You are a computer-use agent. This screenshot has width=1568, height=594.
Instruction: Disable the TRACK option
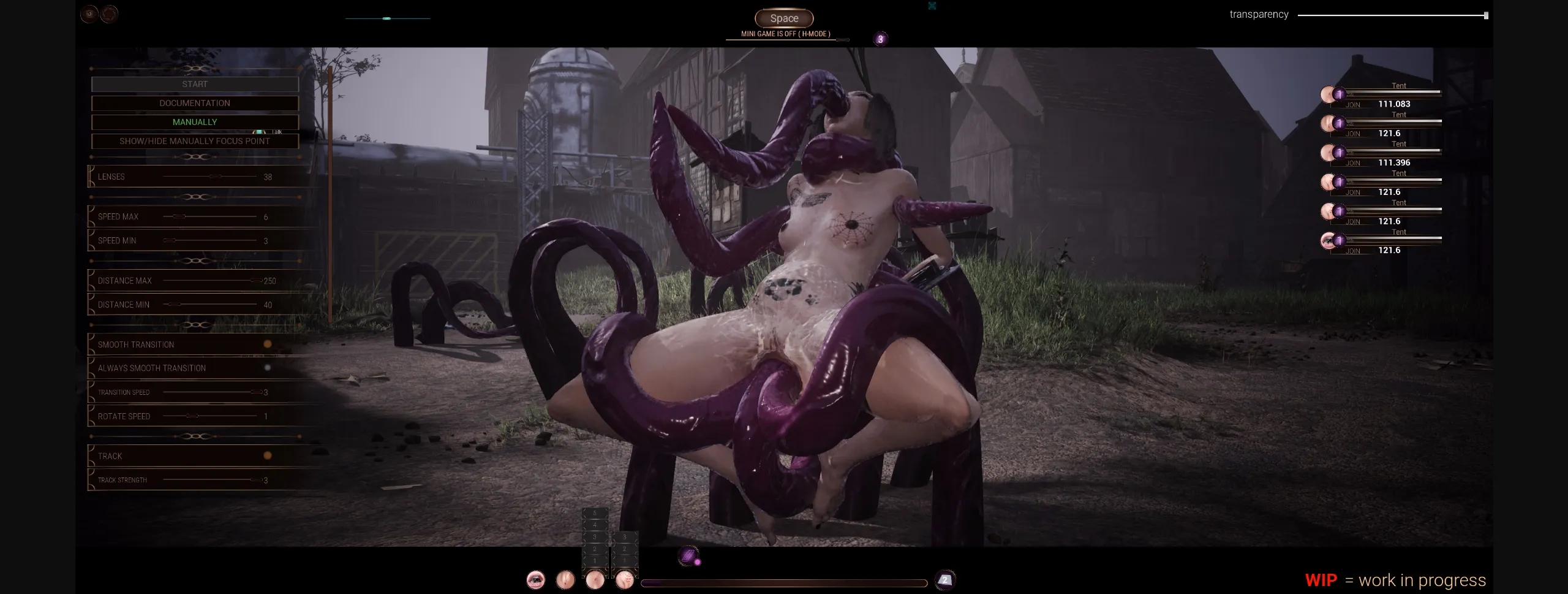click(267, 455)
